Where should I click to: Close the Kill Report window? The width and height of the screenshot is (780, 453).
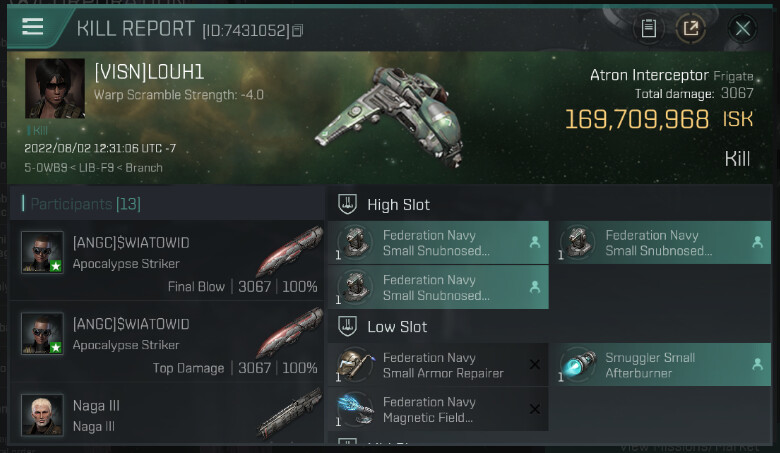743,28
